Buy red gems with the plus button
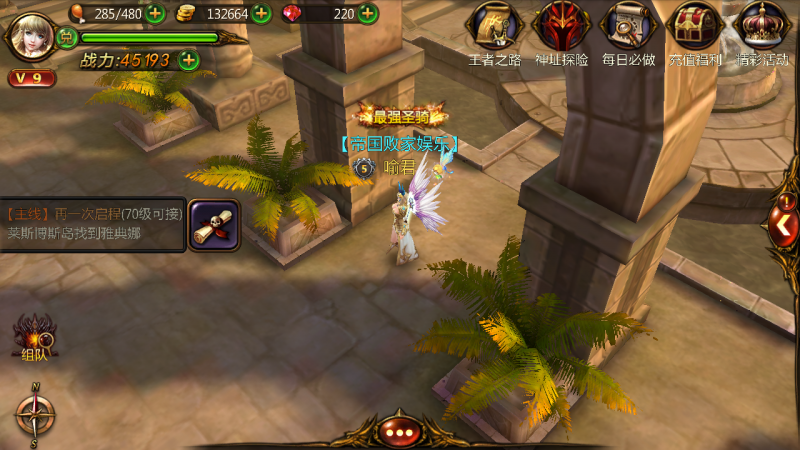 click(x=367, y=13)
